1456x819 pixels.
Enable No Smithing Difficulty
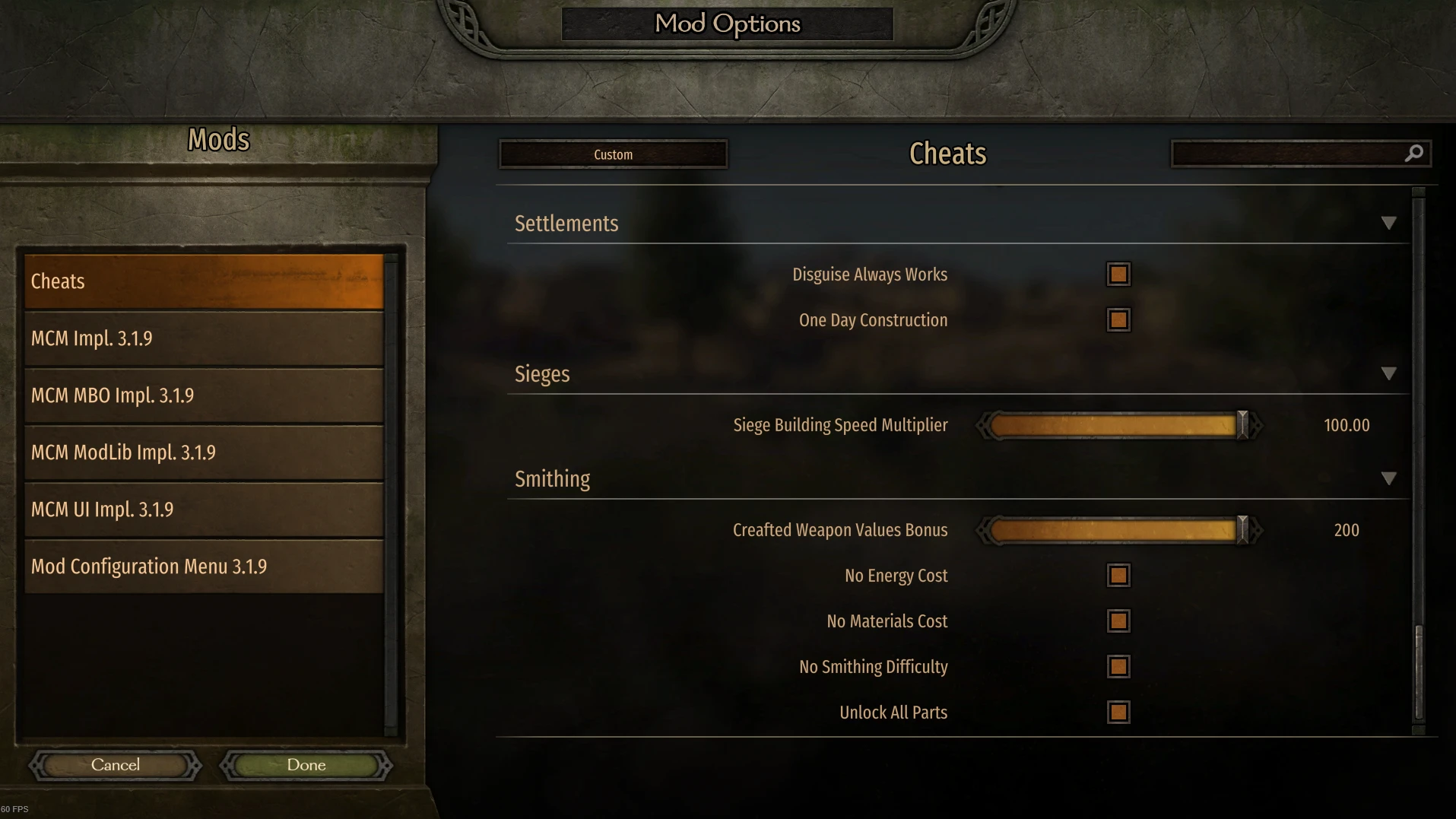point(1117,666)
